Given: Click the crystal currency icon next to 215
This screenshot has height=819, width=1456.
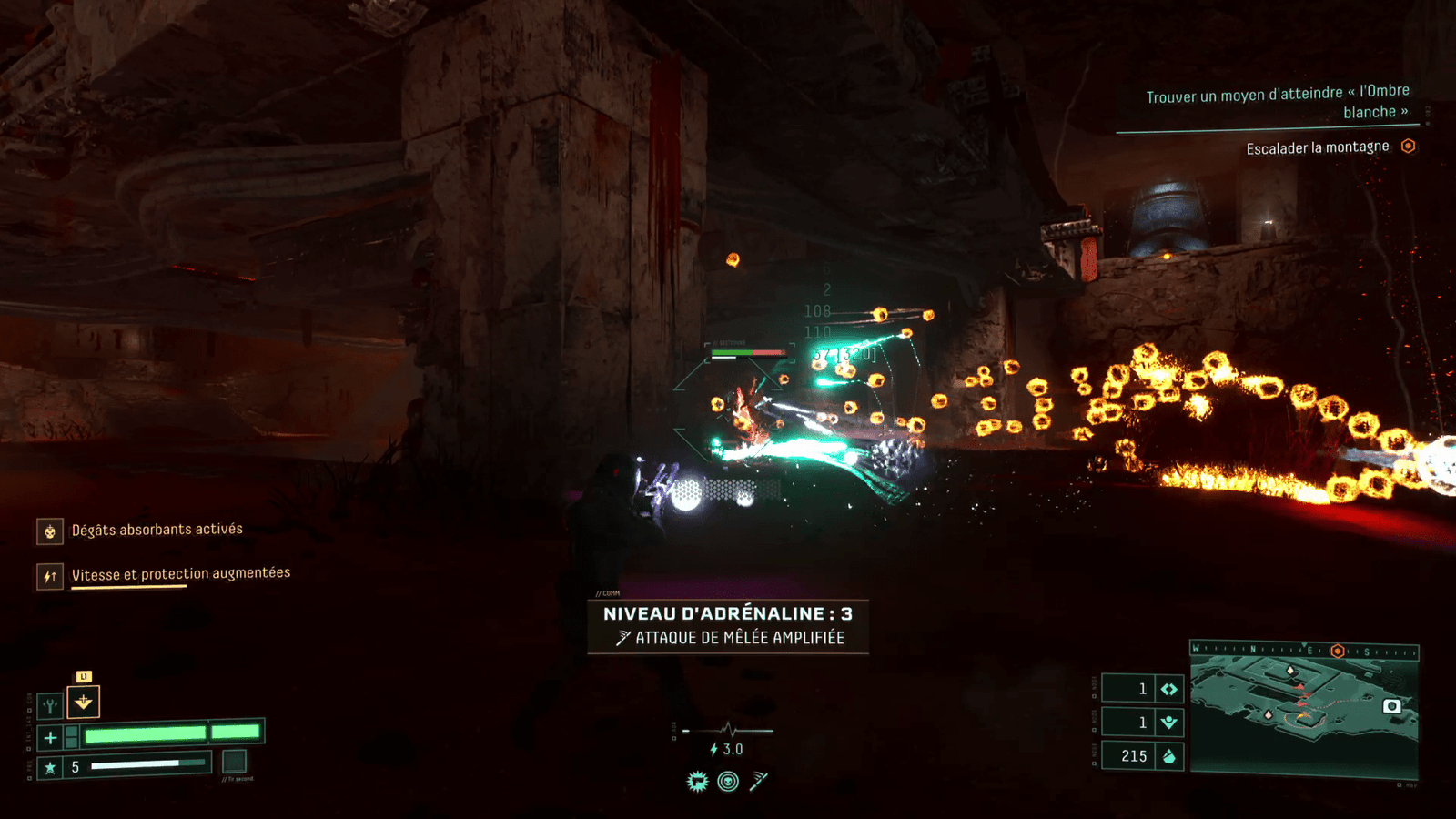Looking at the screenshot, I should click(1169, 756).
